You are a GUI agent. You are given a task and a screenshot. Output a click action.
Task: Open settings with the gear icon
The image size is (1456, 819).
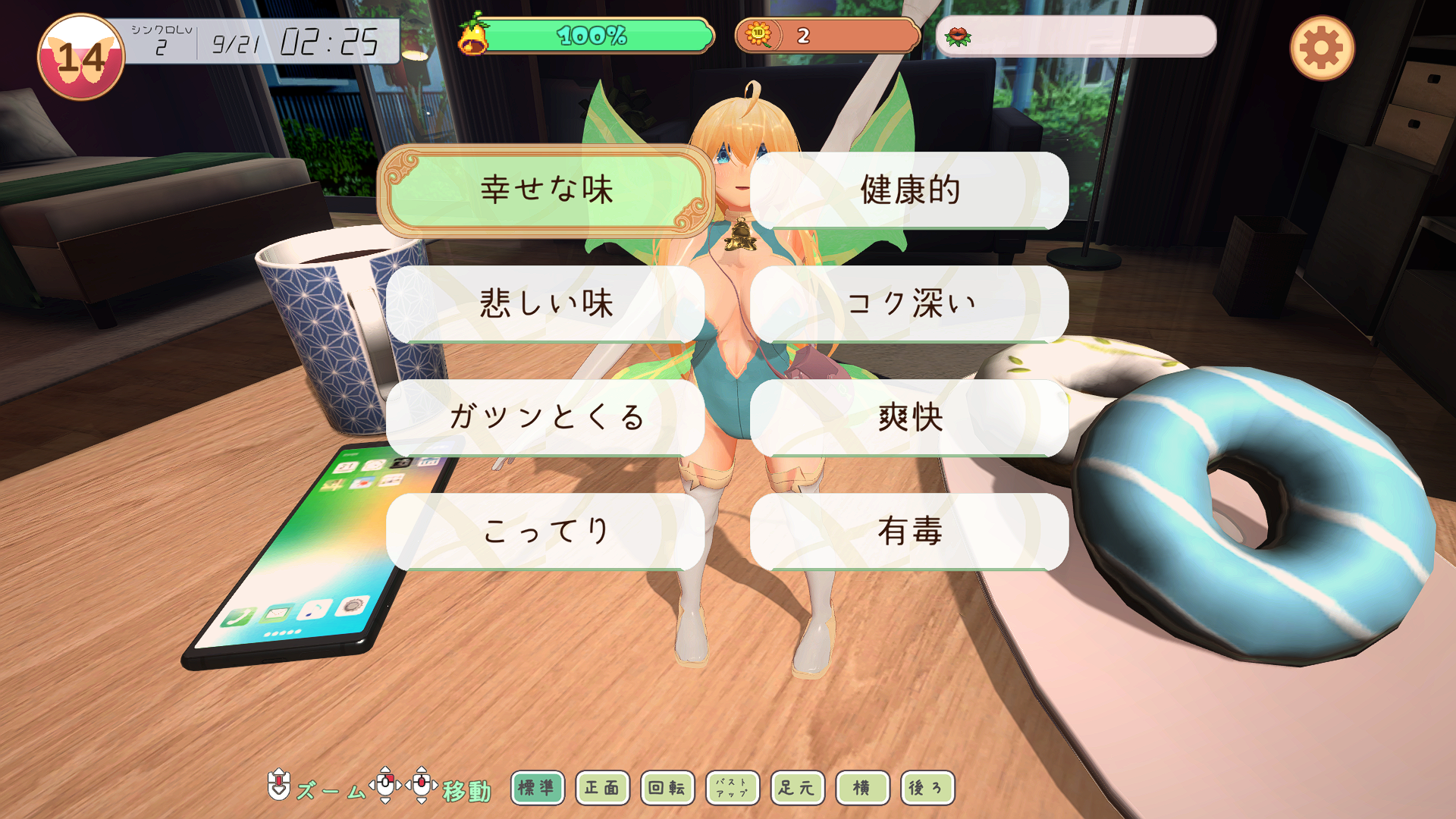coord(1322,49)
